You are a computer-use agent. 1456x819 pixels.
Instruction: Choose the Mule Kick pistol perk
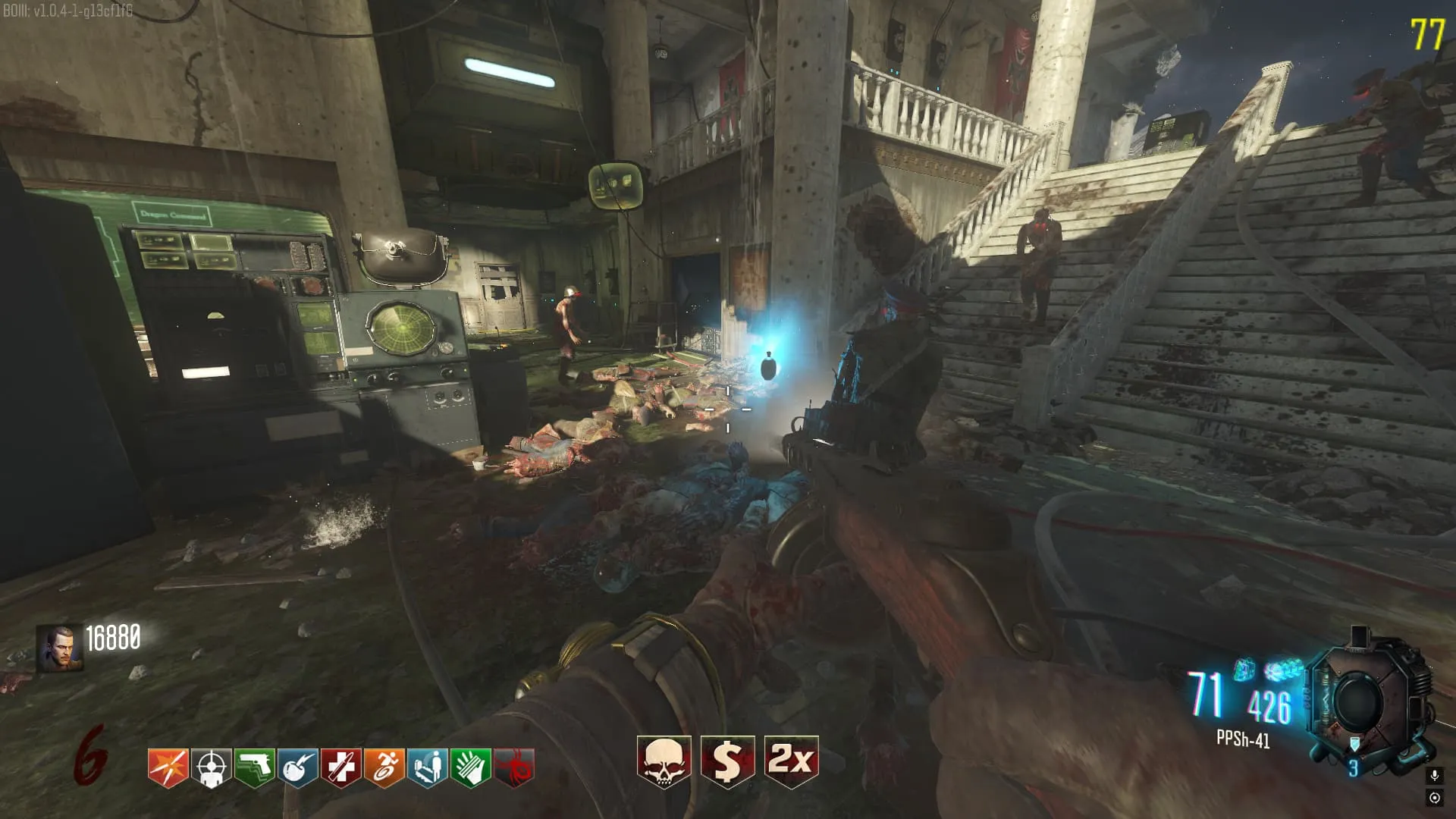254,768
